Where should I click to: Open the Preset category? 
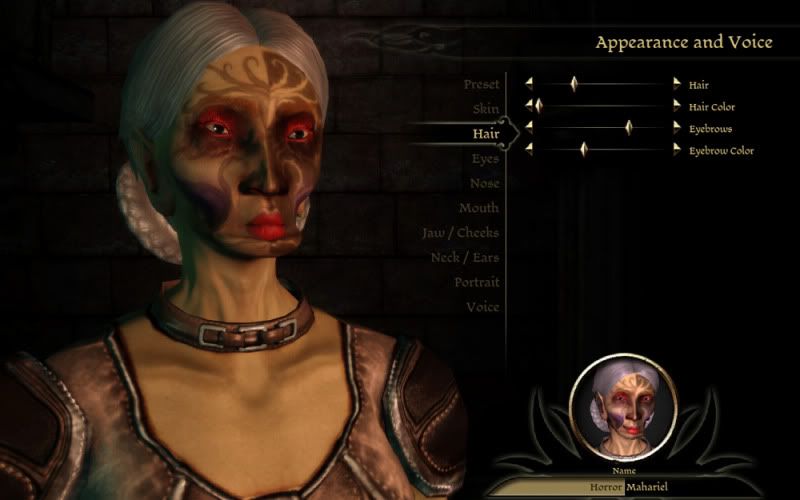[481, 85]
